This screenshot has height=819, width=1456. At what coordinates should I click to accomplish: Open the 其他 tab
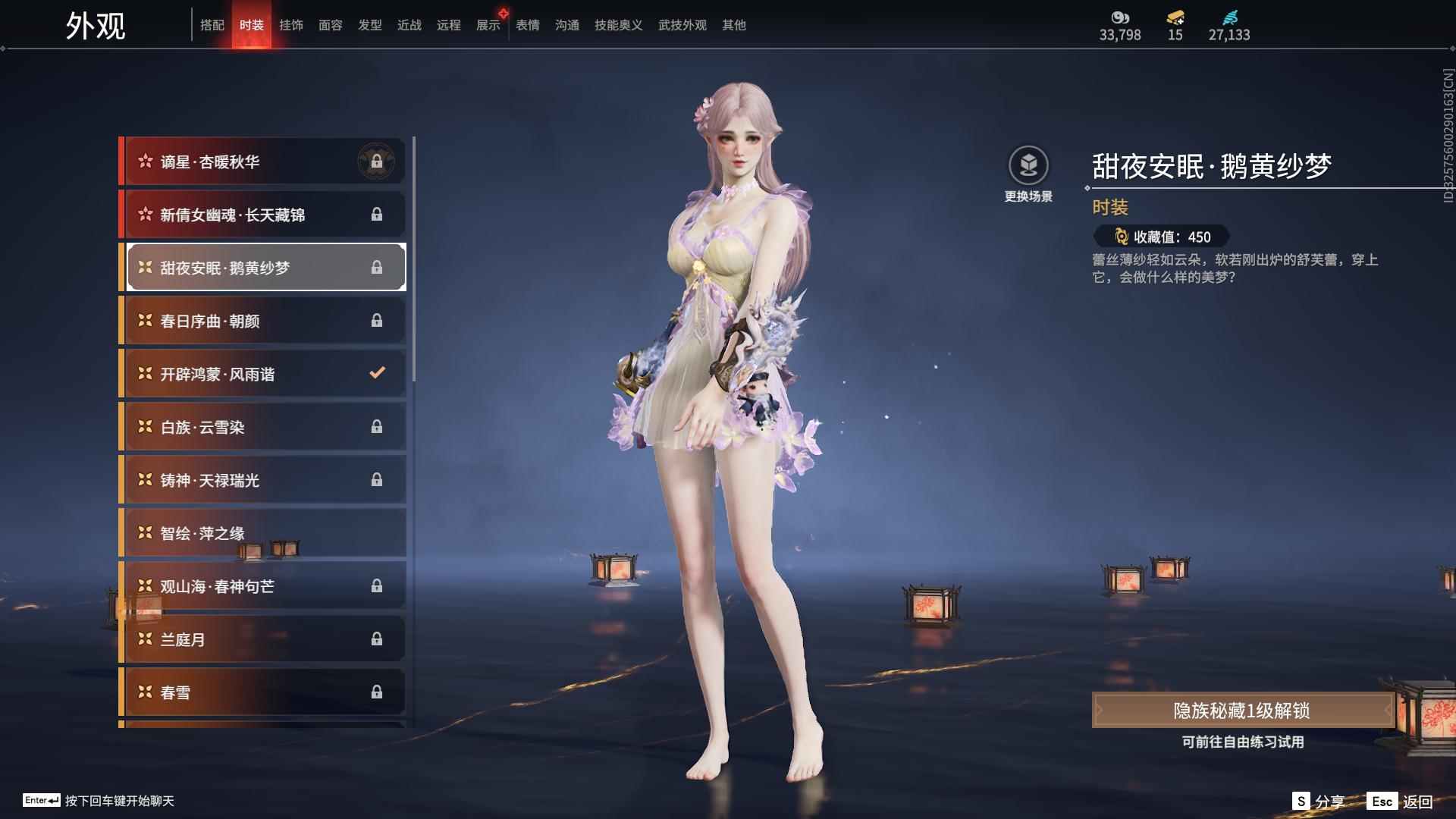tap(733, 25)
